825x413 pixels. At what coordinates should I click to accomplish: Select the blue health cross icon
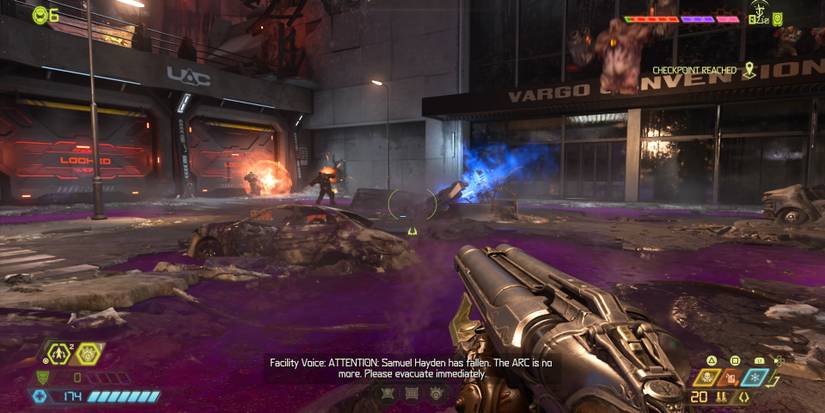(39, 397)
